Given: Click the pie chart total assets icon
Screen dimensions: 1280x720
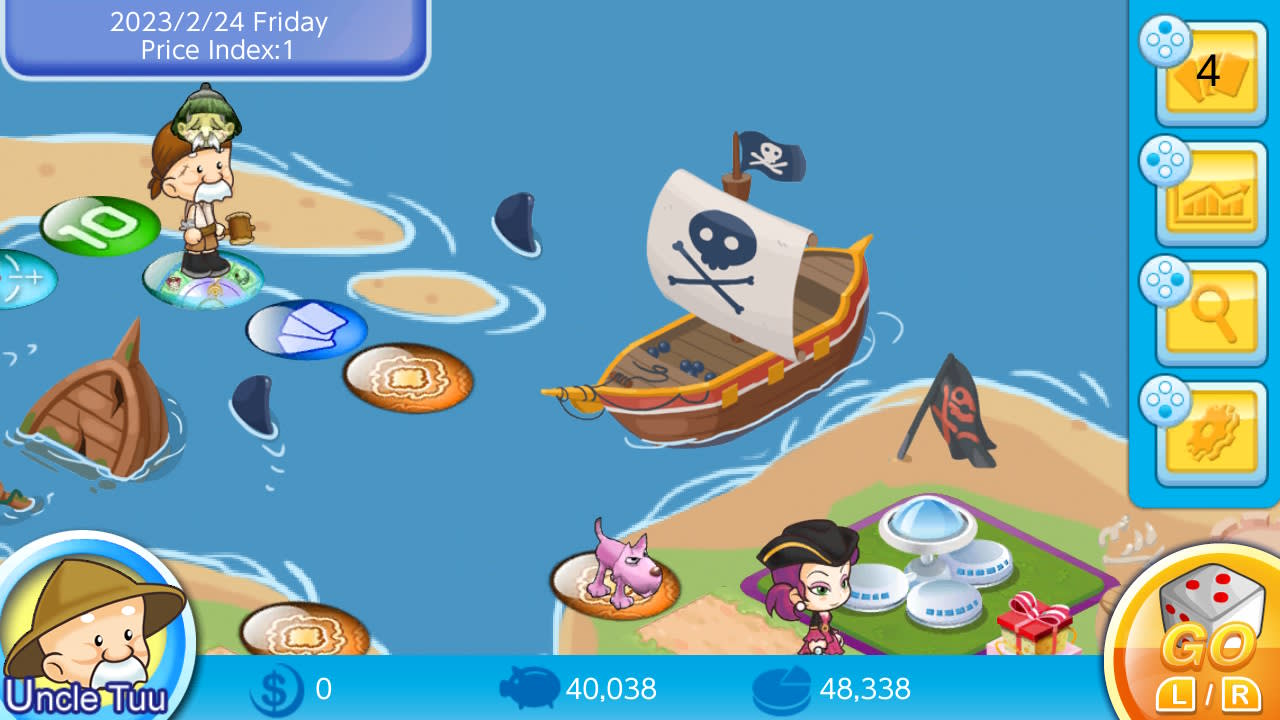Looking at the screenshot, I should click(784, 689).
